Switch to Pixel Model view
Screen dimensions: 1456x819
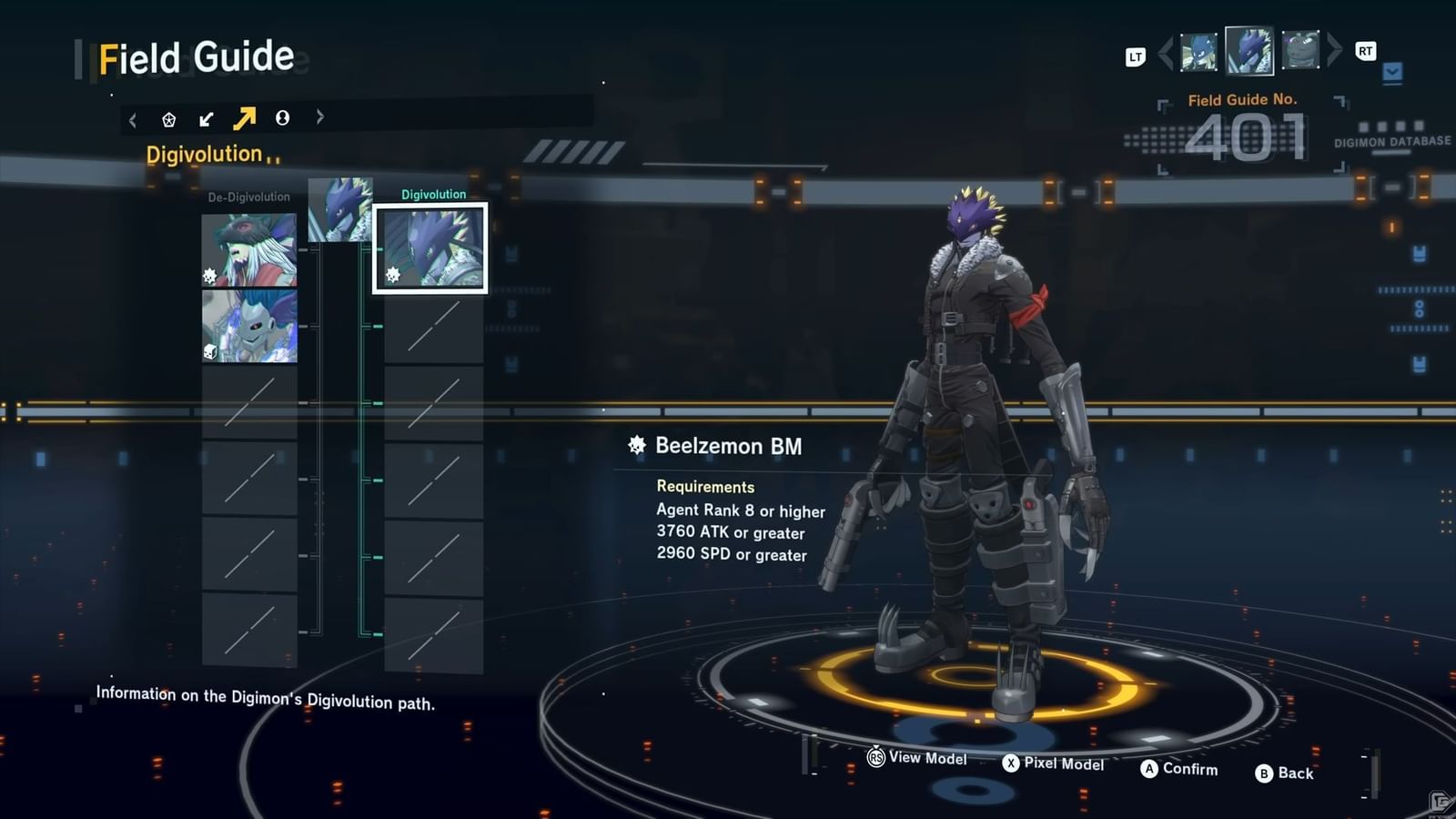pyautogui.click(x=1053, y=763)
